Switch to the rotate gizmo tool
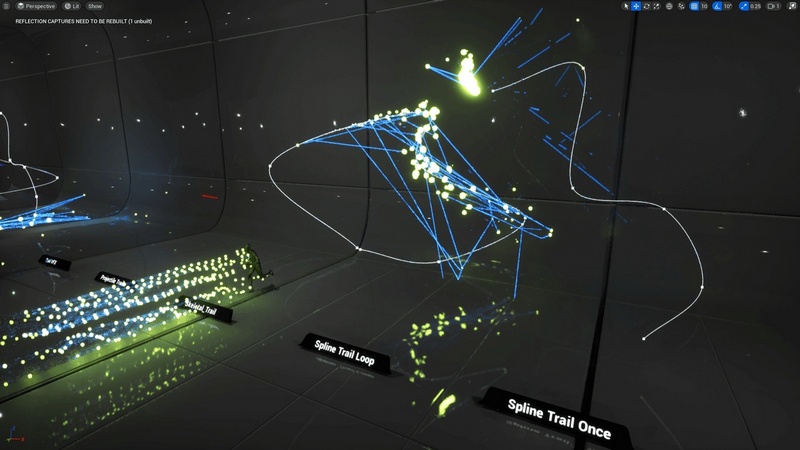Image resolution: width=800 pixels, height=450 pixels. (x=646, y=6)
